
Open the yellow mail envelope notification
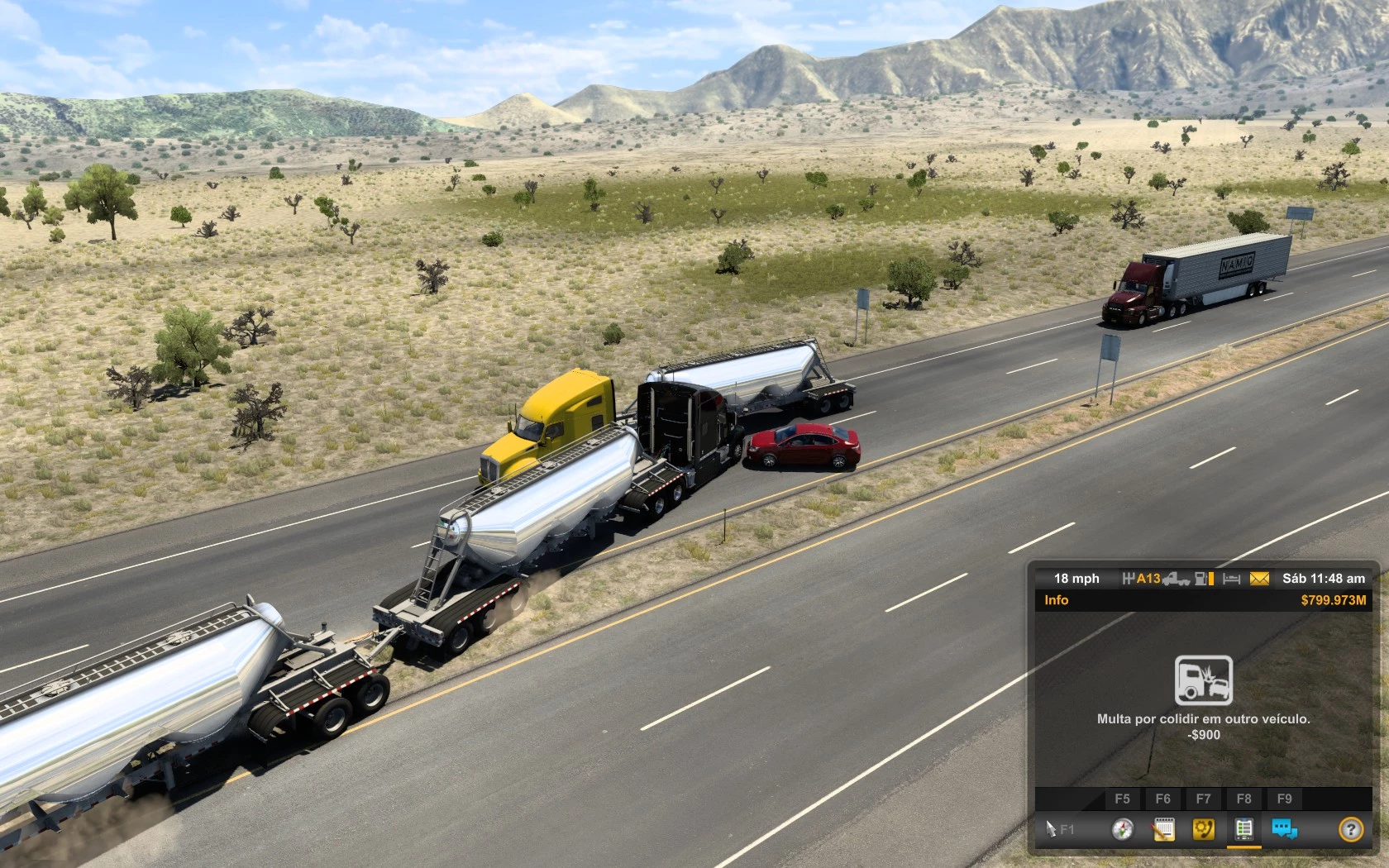1259,579
